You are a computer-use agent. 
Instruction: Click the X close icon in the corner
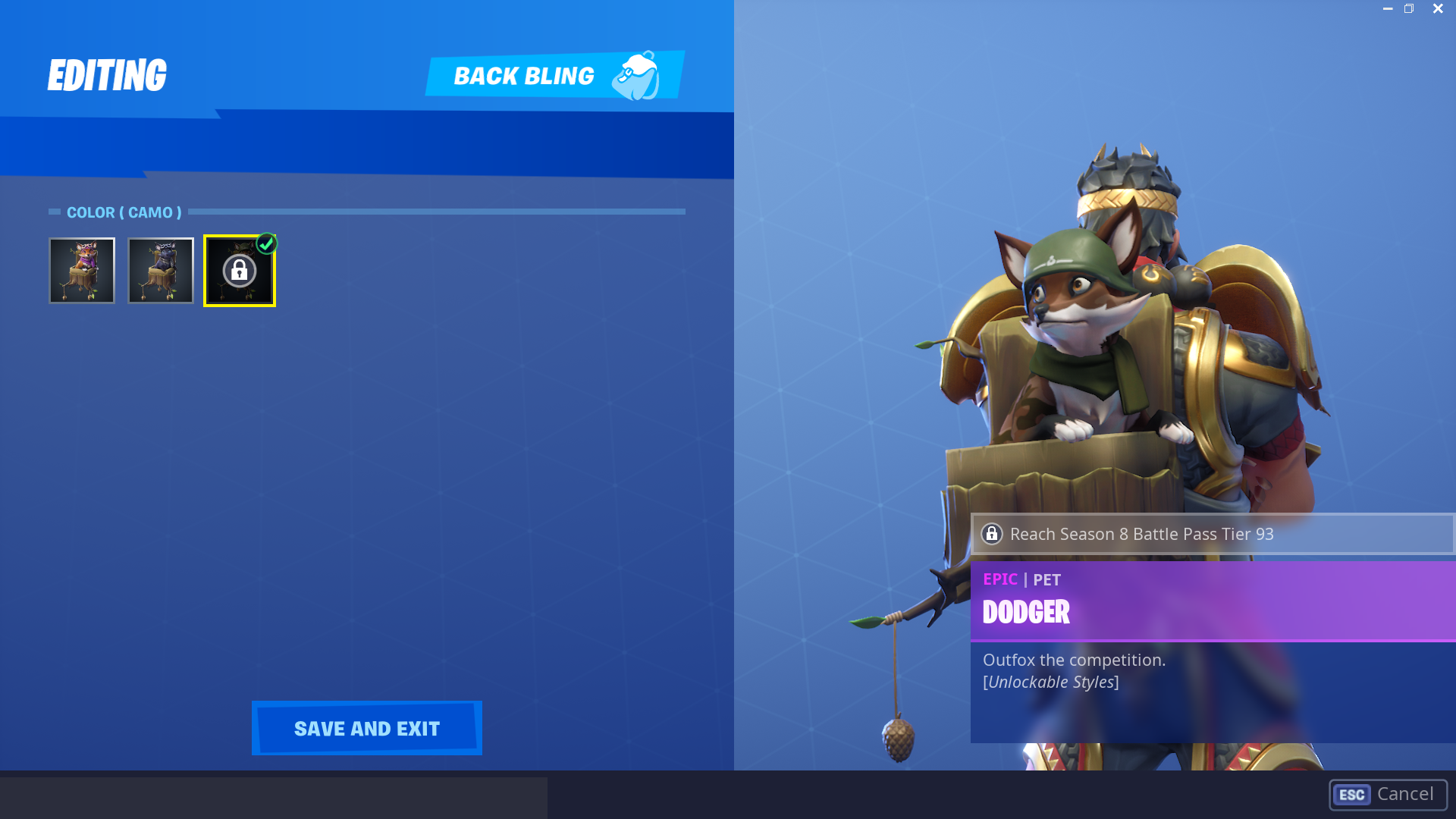click(1438, 8)
